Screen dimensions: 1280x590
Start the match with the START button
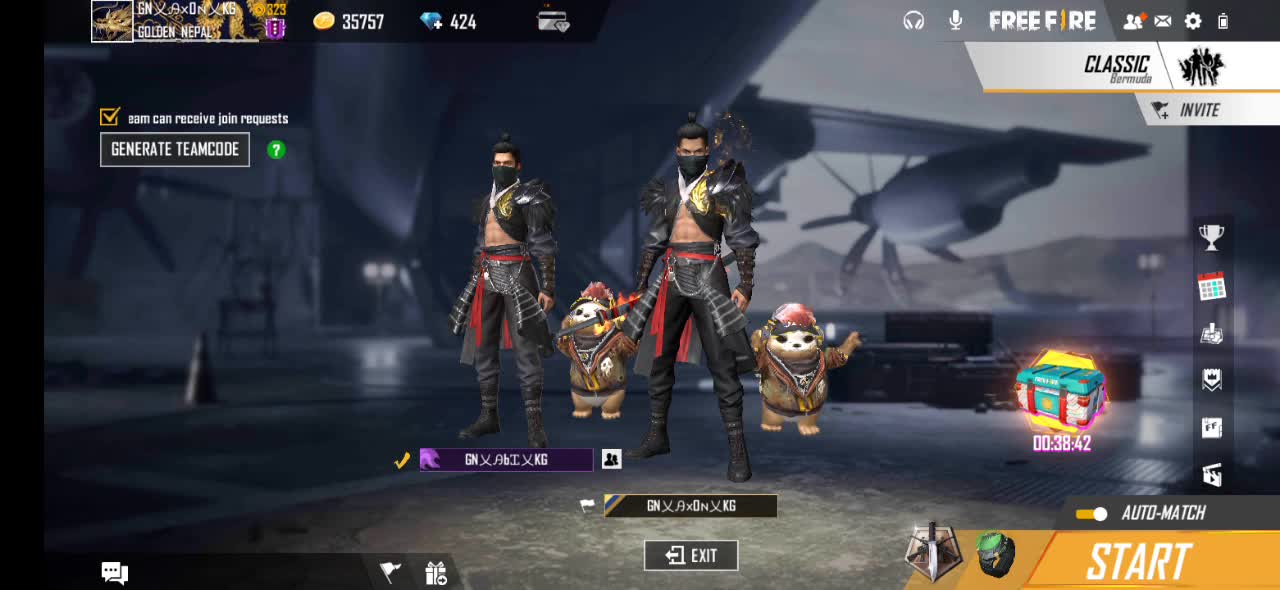click(1140, 561)
